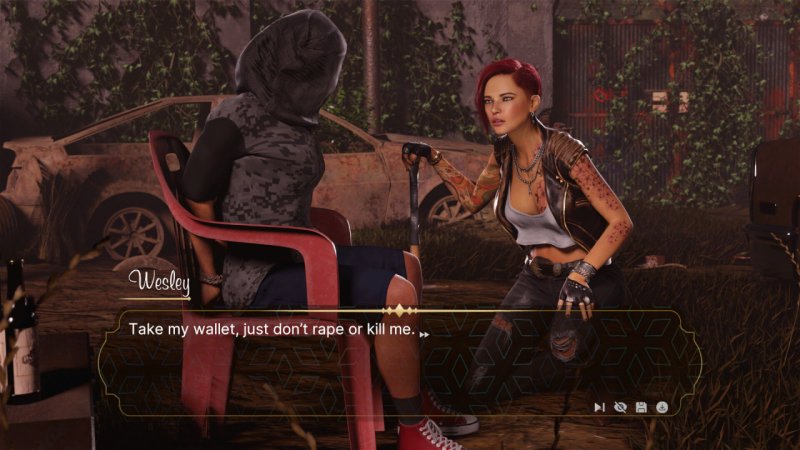
Task: Hide the dialogue box with the crossed-eye icon
Action: [x=620, y=407]
